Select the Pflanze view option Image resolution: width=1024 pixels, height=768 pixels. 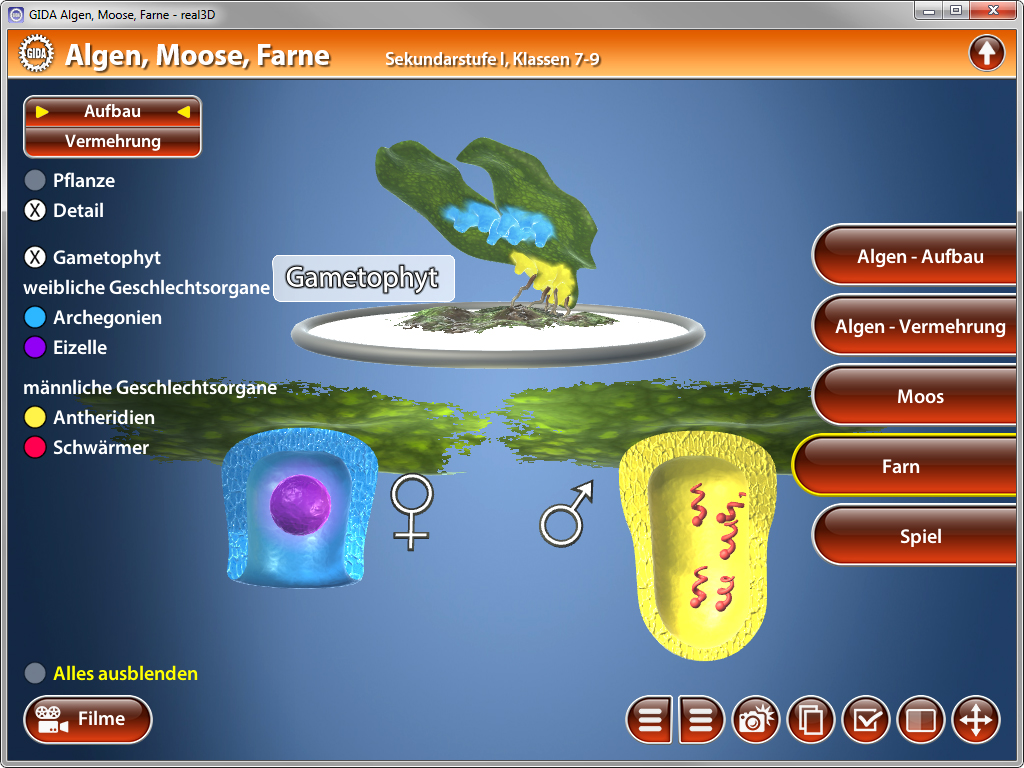tap(35, 181)
